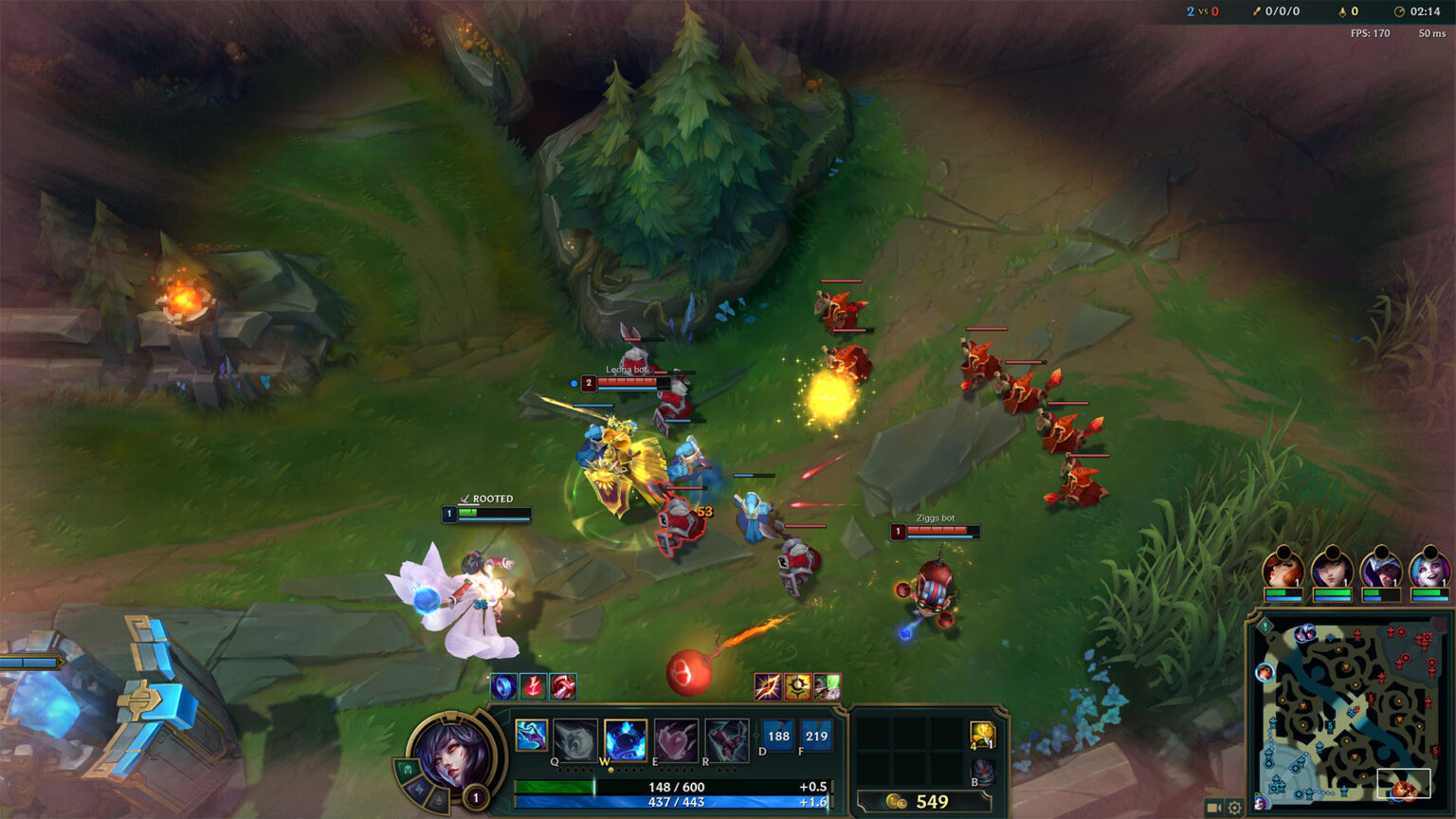Inspect the golden sun debuff icon
Screen dimensions: 1456x819
pyautogui.click(x=797, y=685)
